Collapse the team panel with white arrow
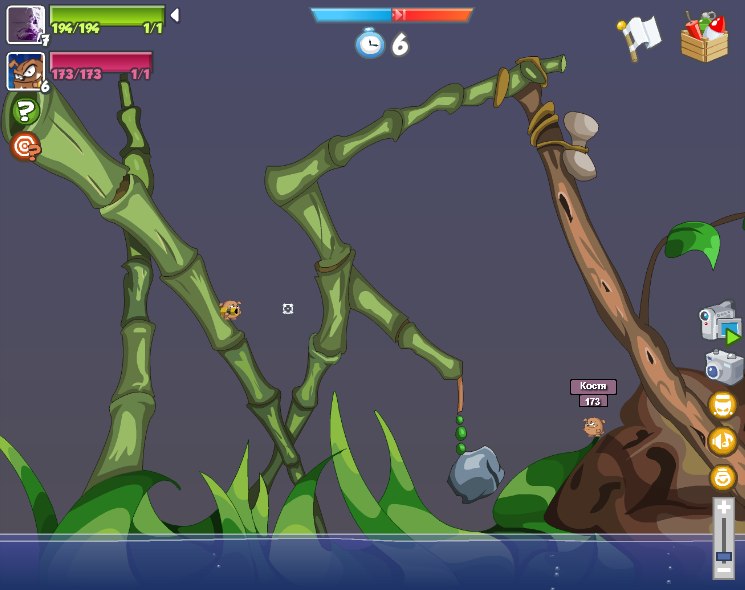Screen dimensions: 745x590 point(175,15)
